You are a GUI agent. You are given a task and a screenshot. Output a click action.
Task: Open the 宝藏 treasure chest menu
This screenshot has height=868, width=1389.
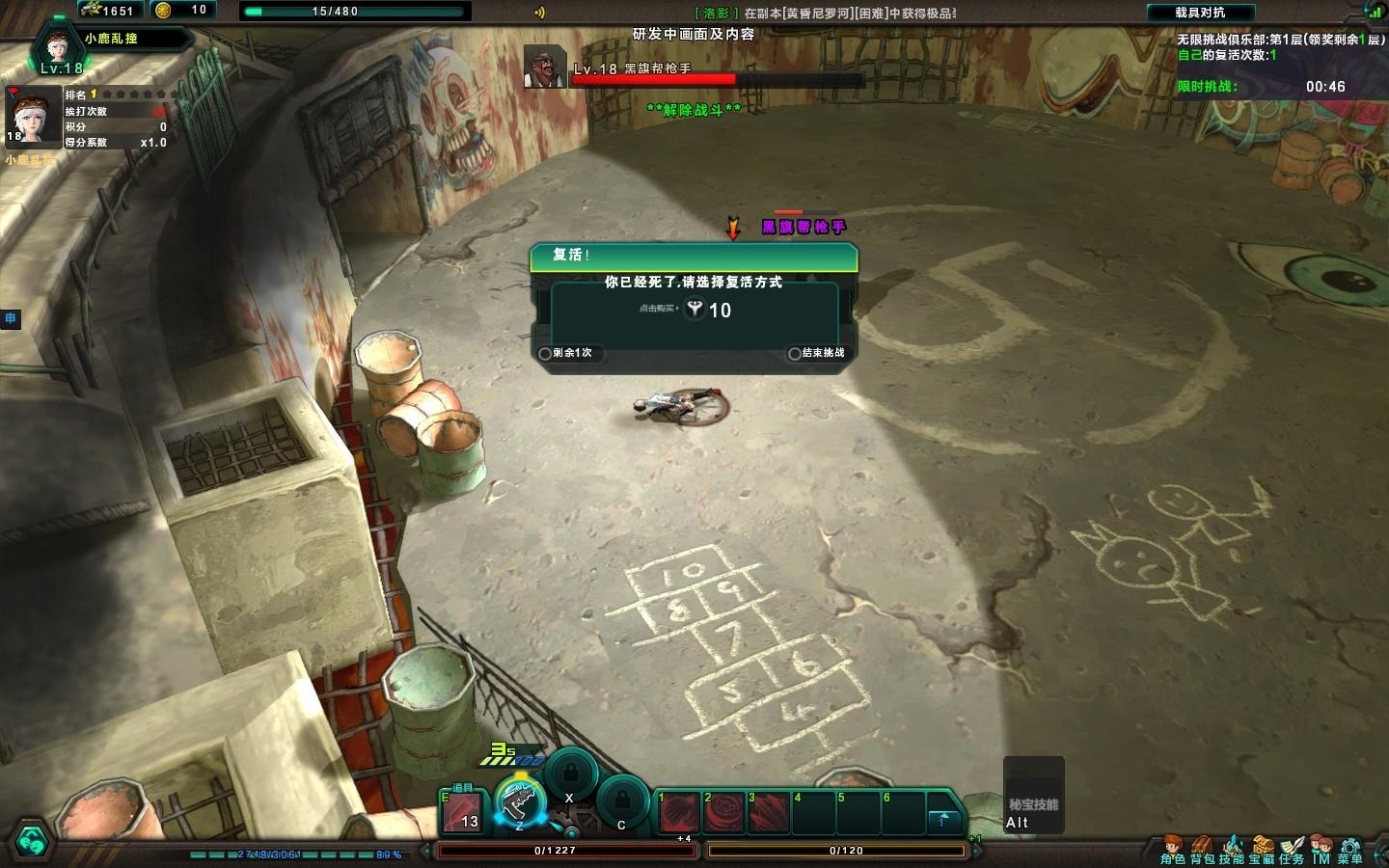[1262, 850]
